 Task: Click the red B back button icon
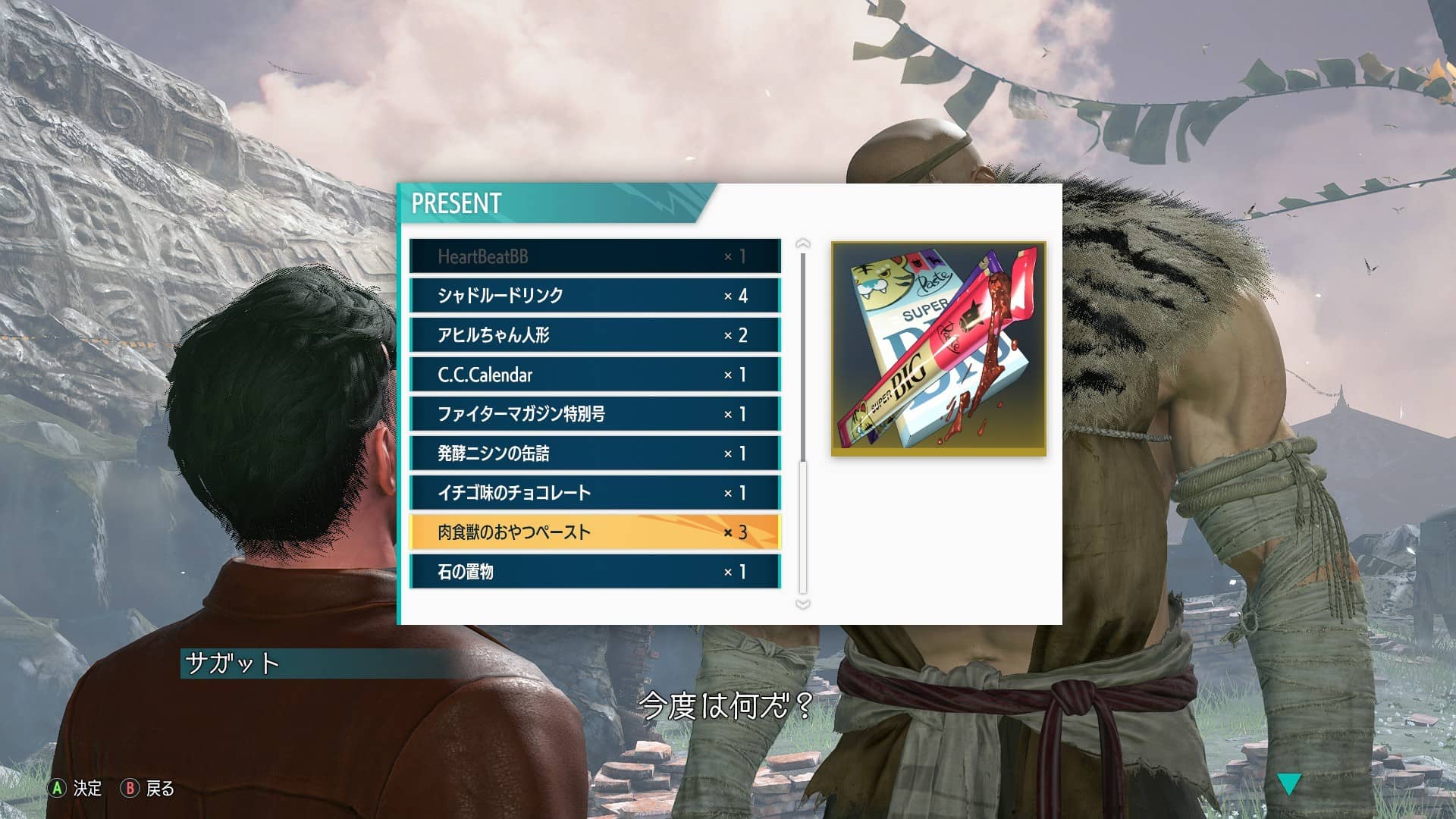point(130,789)
